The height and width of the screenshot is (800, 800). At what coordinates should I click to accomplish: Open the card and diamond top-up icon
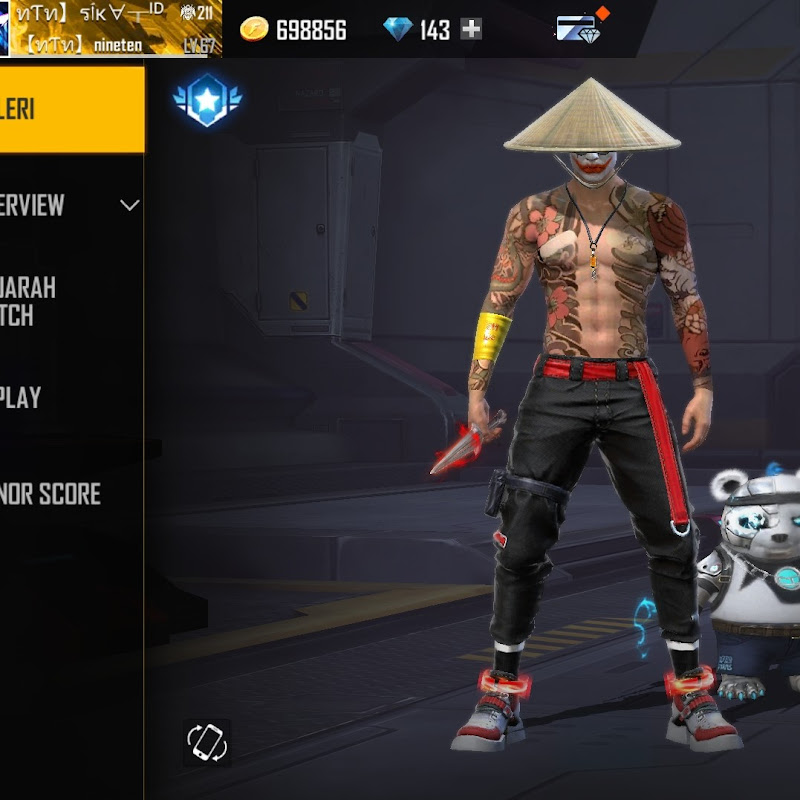pyautogui.click(x=578, y=28)
